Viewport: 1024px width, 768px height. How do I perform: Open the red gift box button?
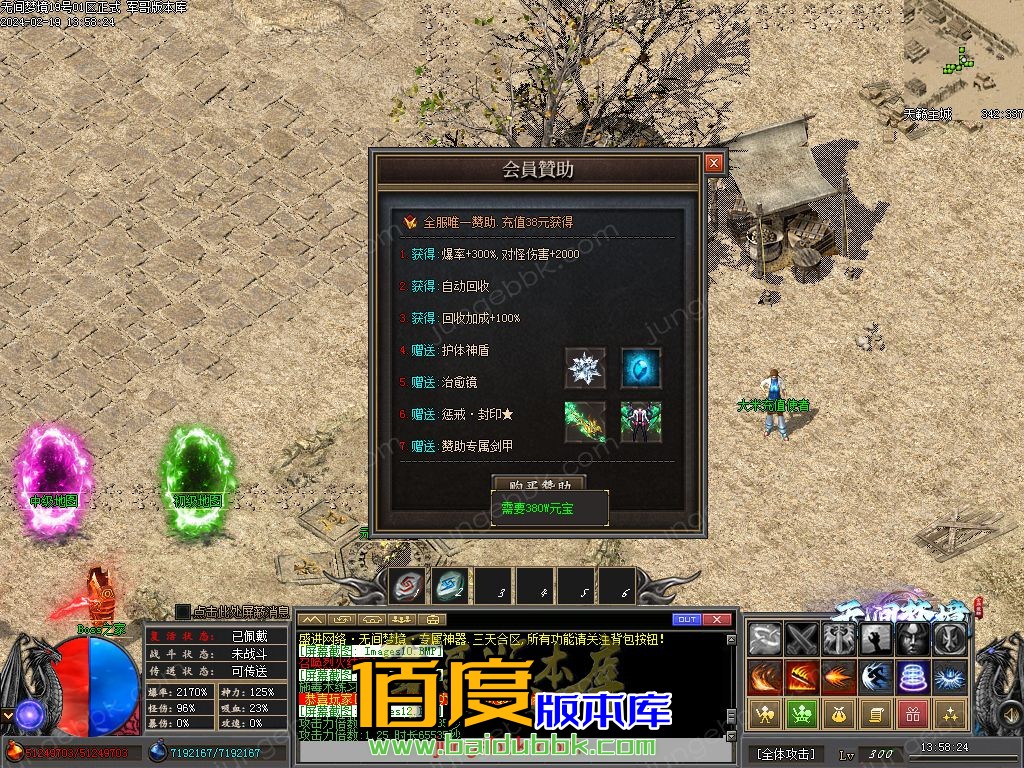[x=911, y=714]
